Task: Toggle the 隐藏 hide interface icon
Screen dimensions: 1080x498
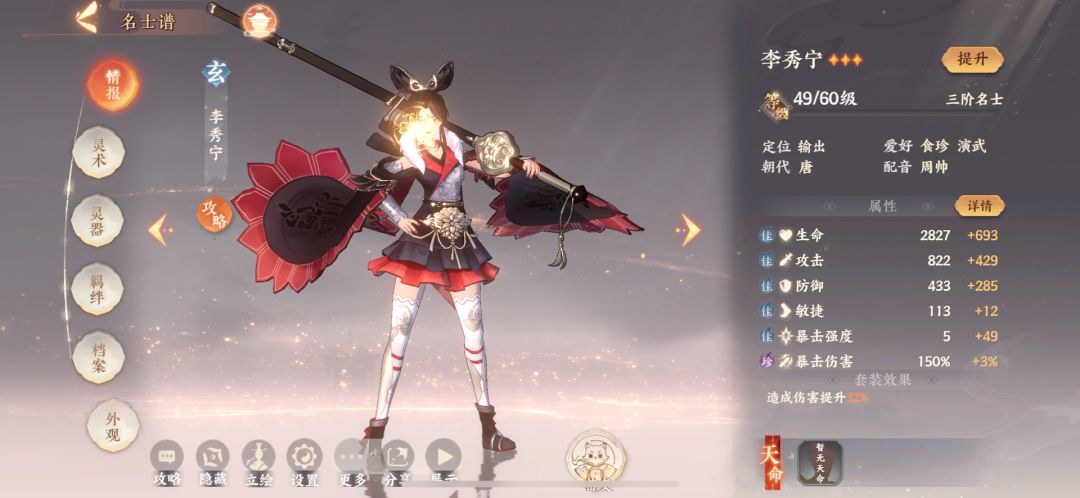Action: [213, 459]
